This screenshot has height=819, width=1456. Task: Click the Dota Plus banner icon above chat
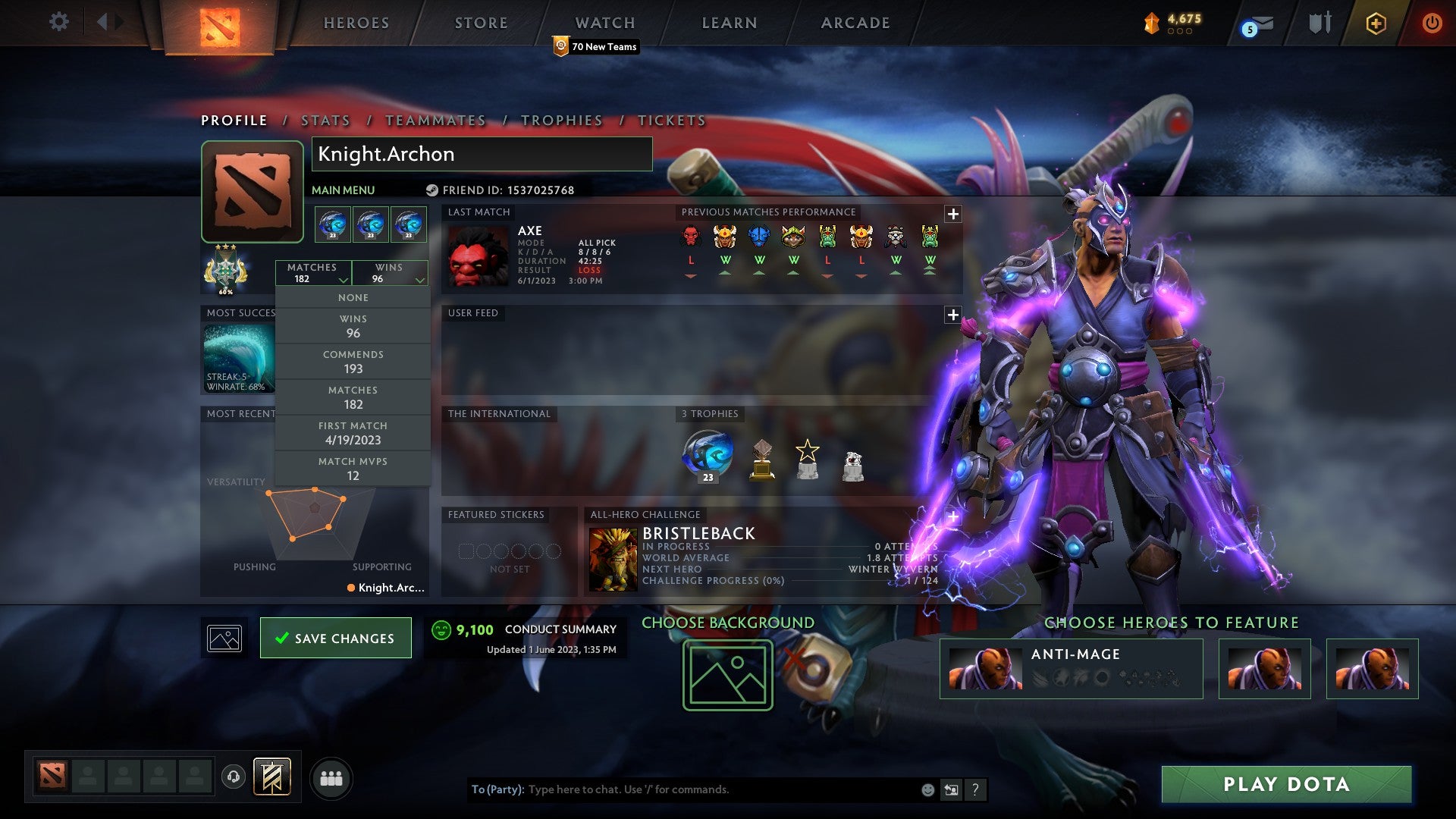pos(271,777)
